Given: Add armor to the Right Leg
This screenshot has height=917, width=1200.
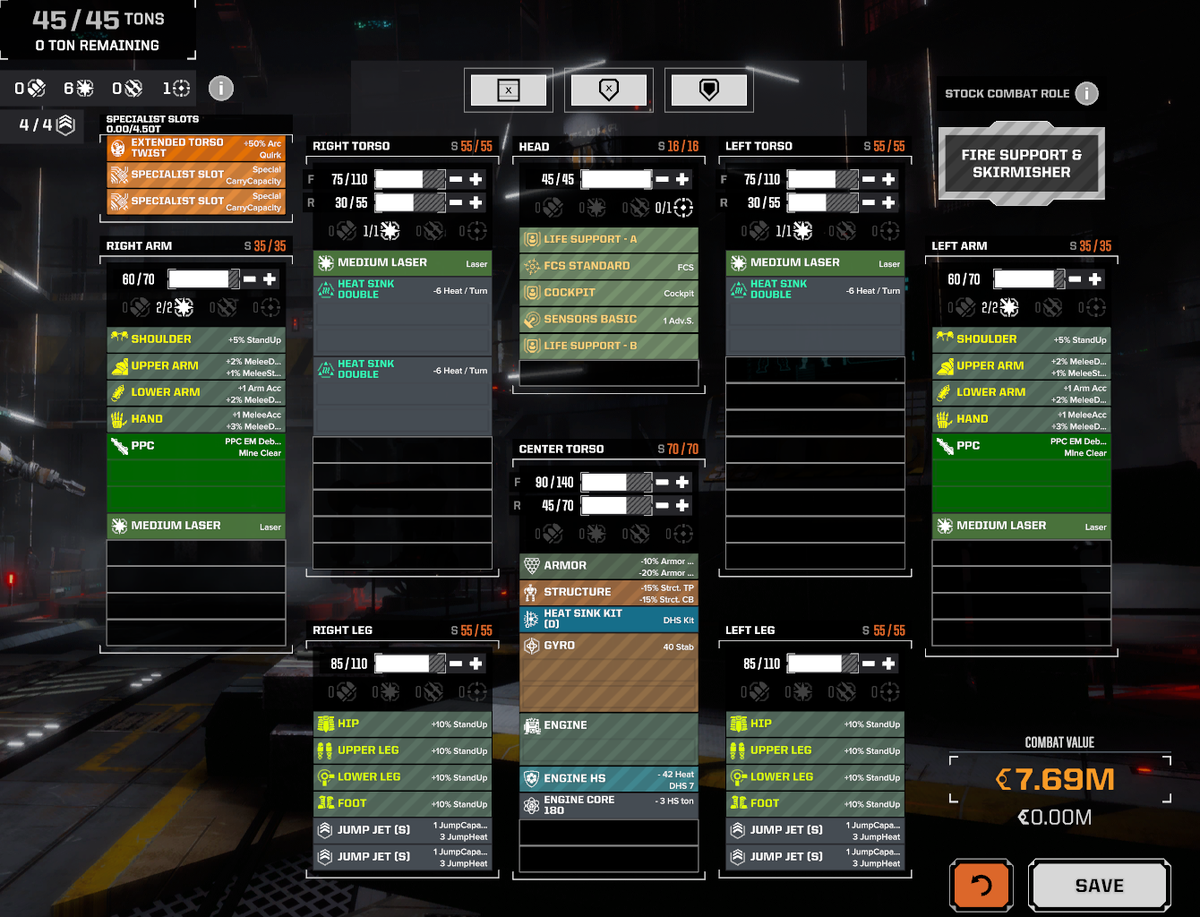Looking at the screenshot, I should [476, 663].
